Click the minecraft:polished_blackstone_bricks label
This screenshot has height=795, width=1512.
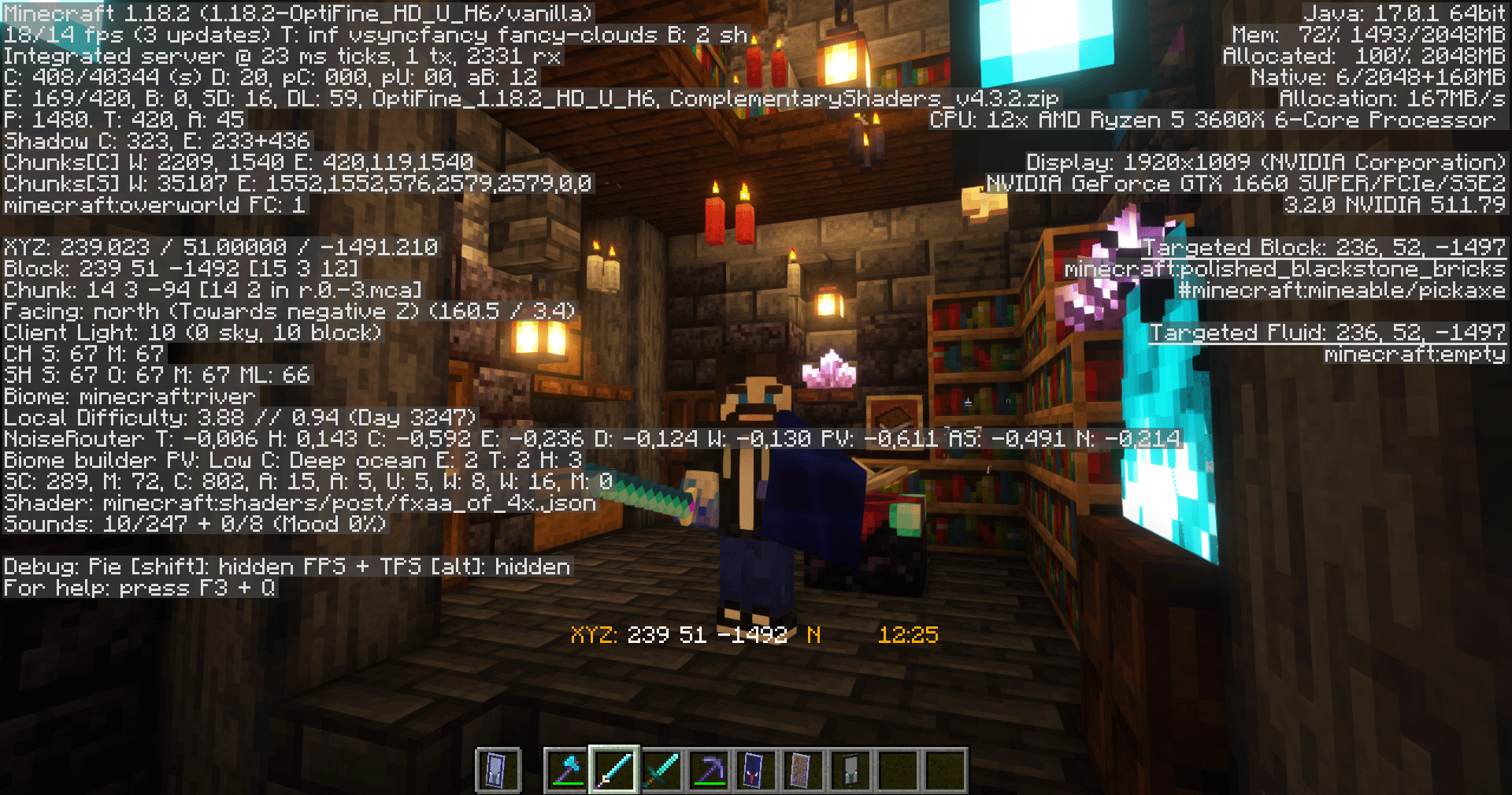coord(1284,270)
